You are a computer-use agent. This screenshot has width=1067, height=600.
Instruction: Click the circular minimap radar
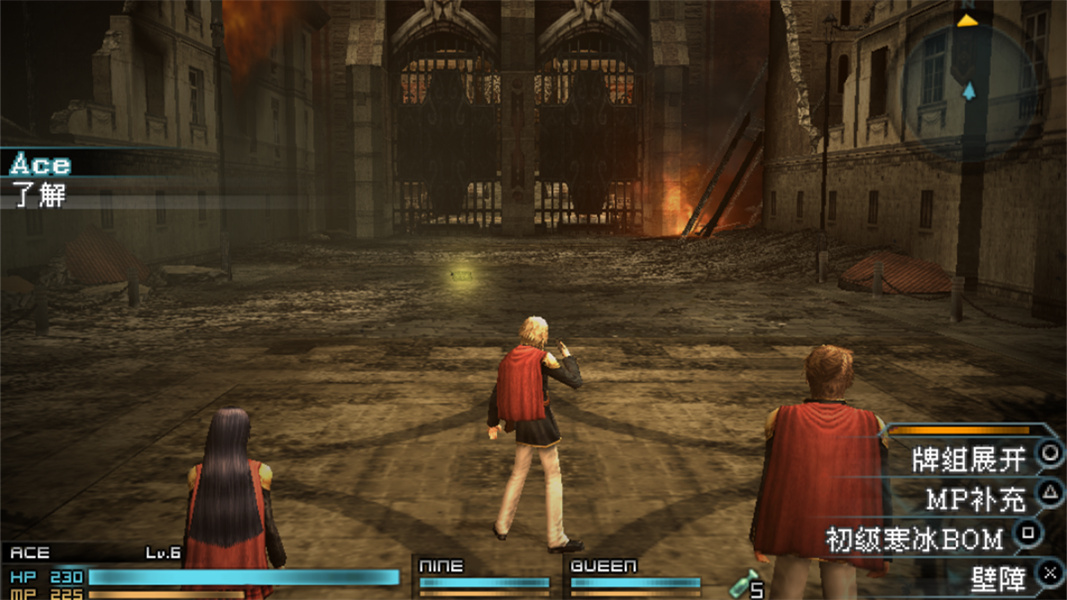[967, 85]
